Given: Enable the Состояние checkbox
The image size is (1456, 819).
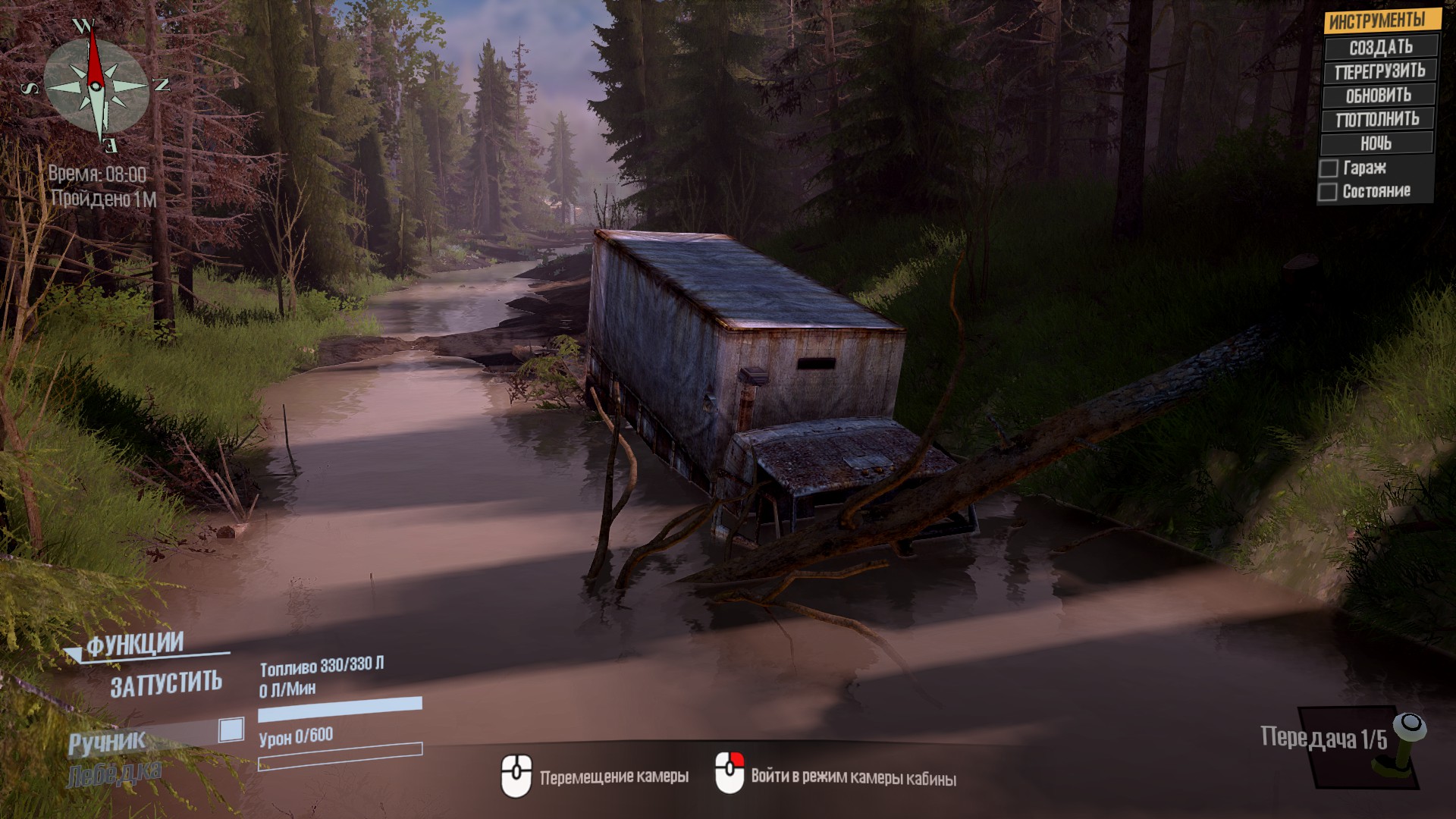Looking at the screenshot, I should click(1328, 192).
